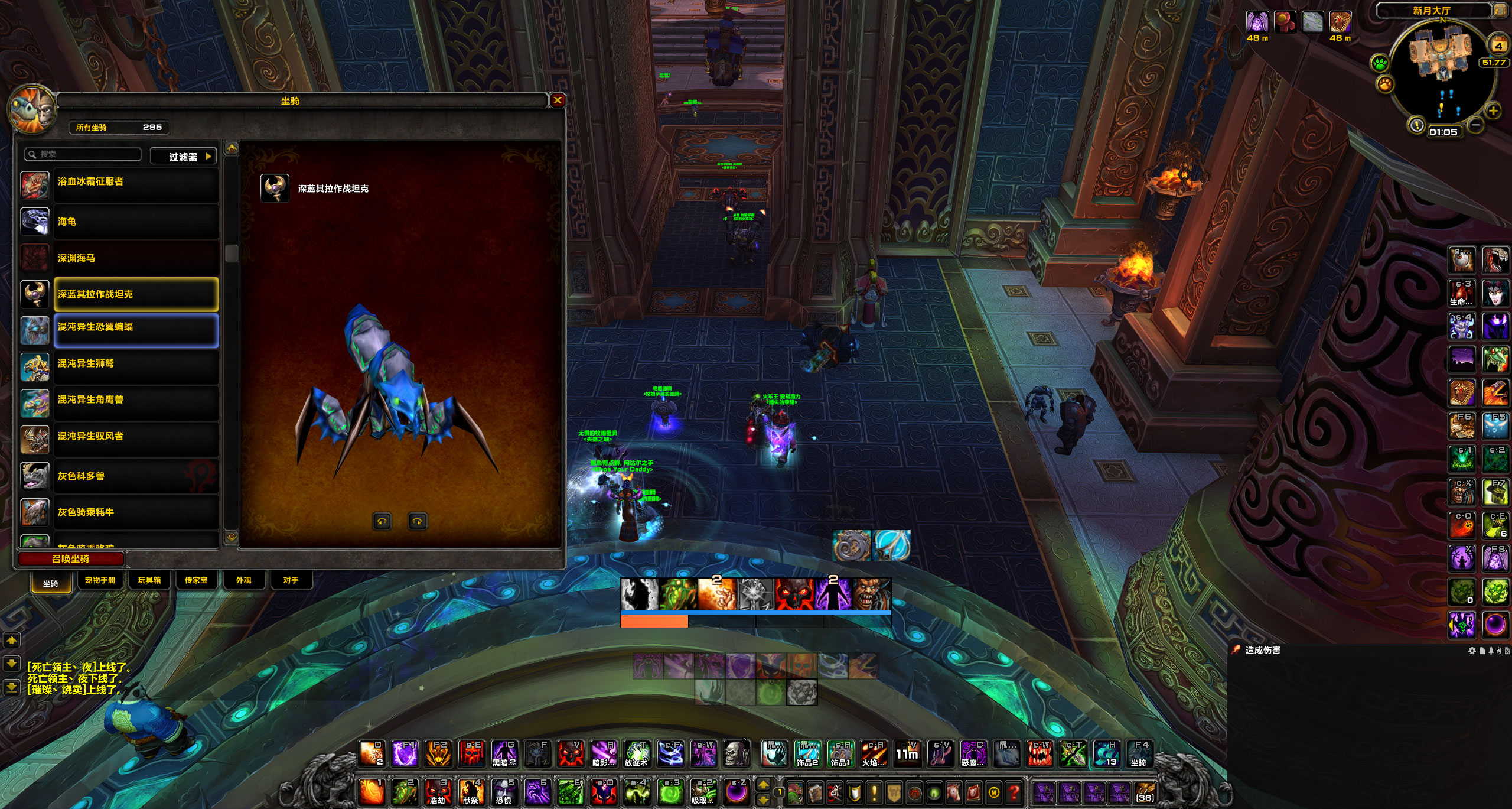Zoom in on the minimap
Screen dimensions: 1512x809
[x=1493, y=111]
